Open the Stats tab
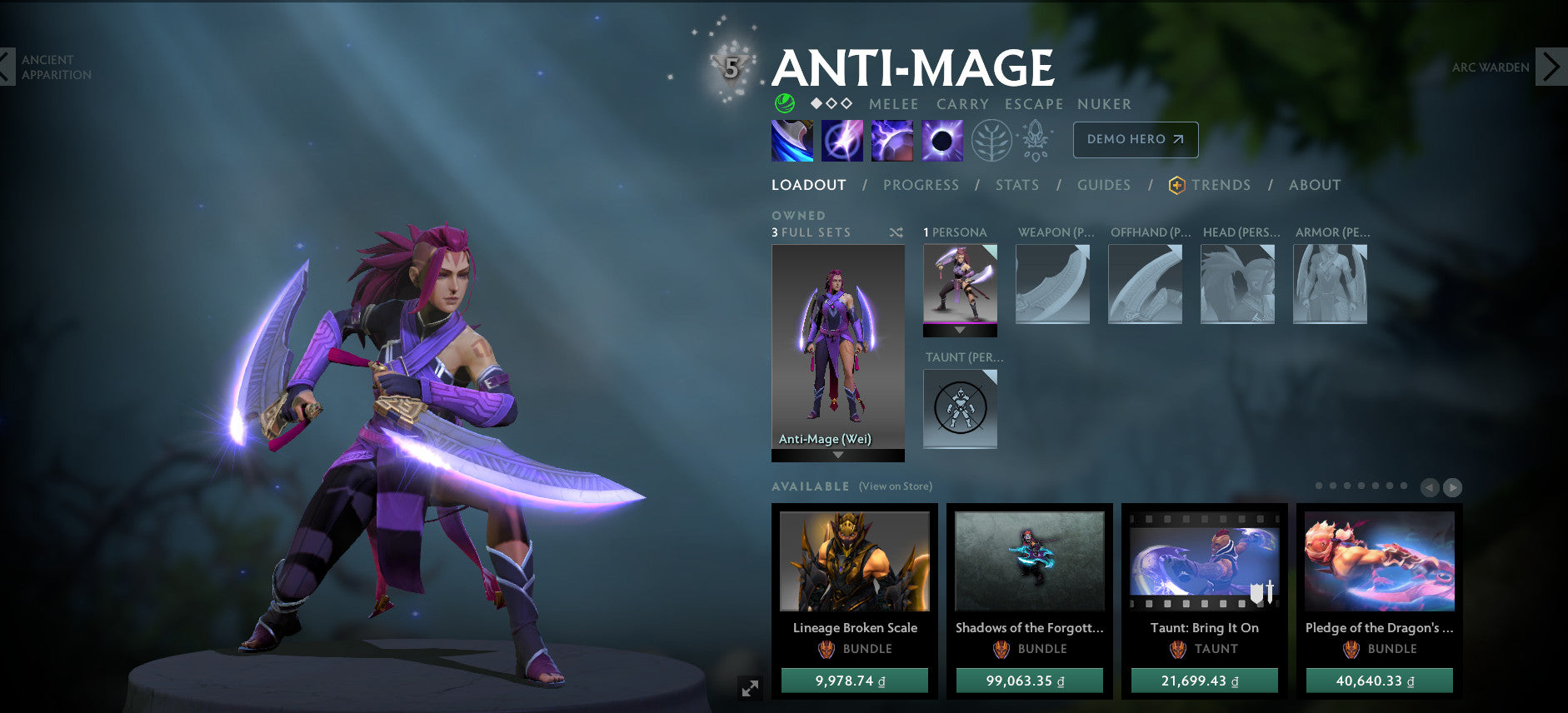 (1016, 185)
